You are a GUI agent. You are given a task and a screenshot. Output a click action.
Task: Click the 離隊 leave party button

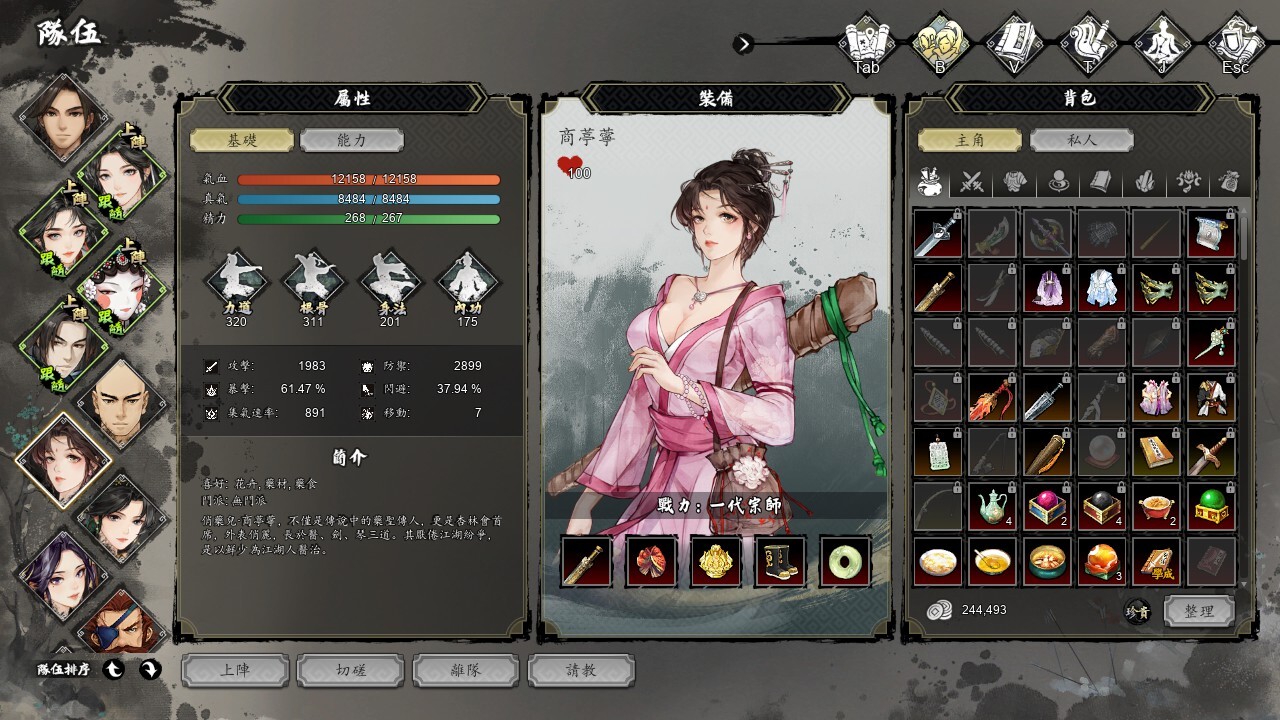click(x=466, y=670)
